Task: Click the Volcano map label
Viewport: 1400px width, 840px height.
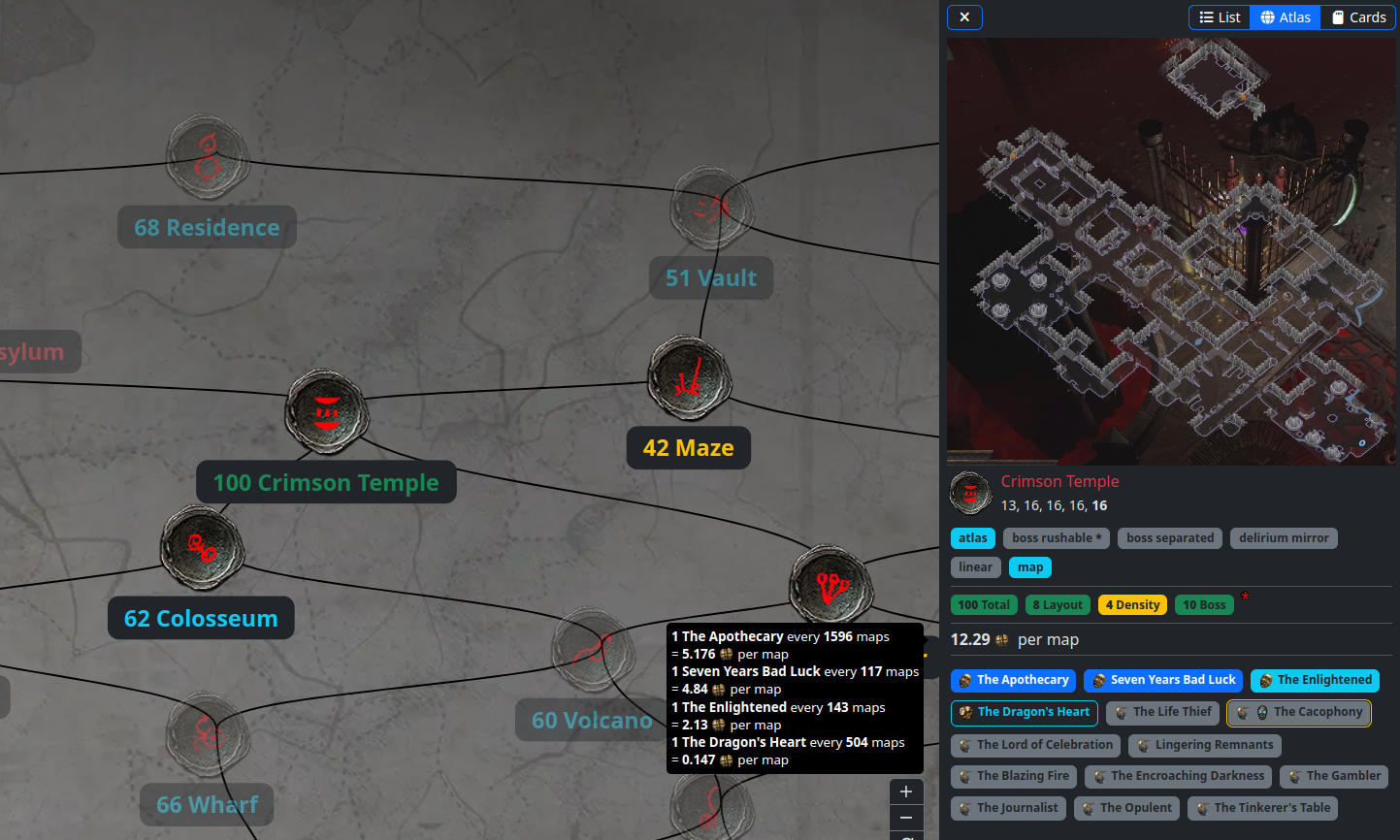Action: point(591,721)
